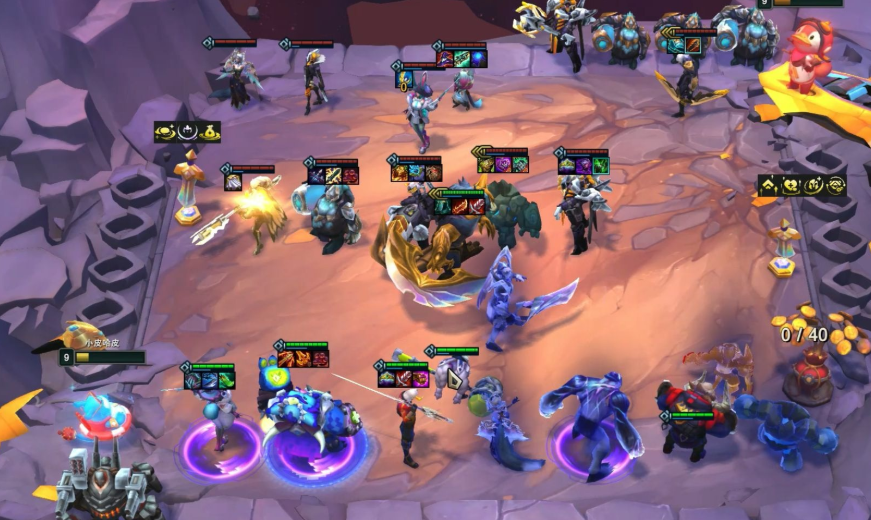Inspect the gold helmet crescent augment icon
Screen dimensions: 871x520
(x=813, y=185)
